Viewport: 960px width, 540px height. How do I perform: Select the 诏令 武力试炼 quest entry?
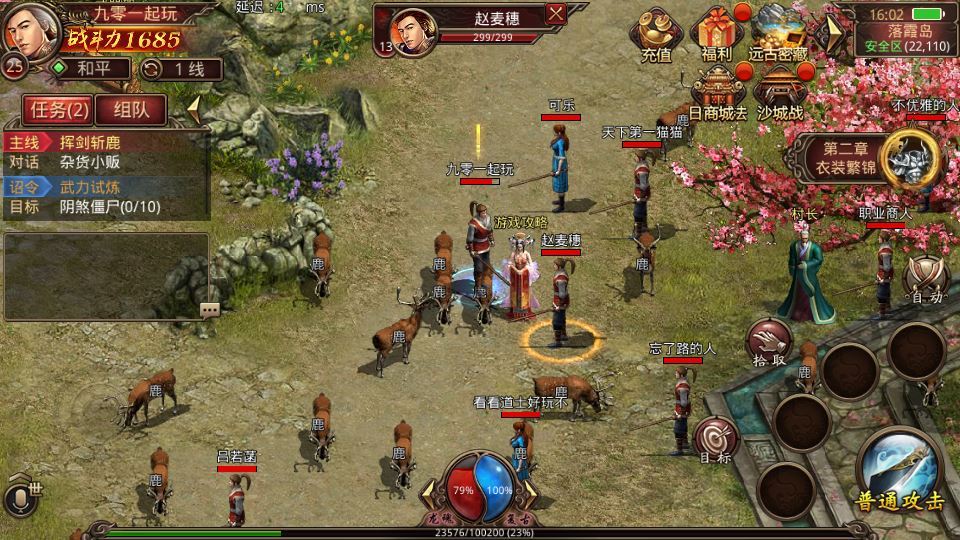point(105,186)
